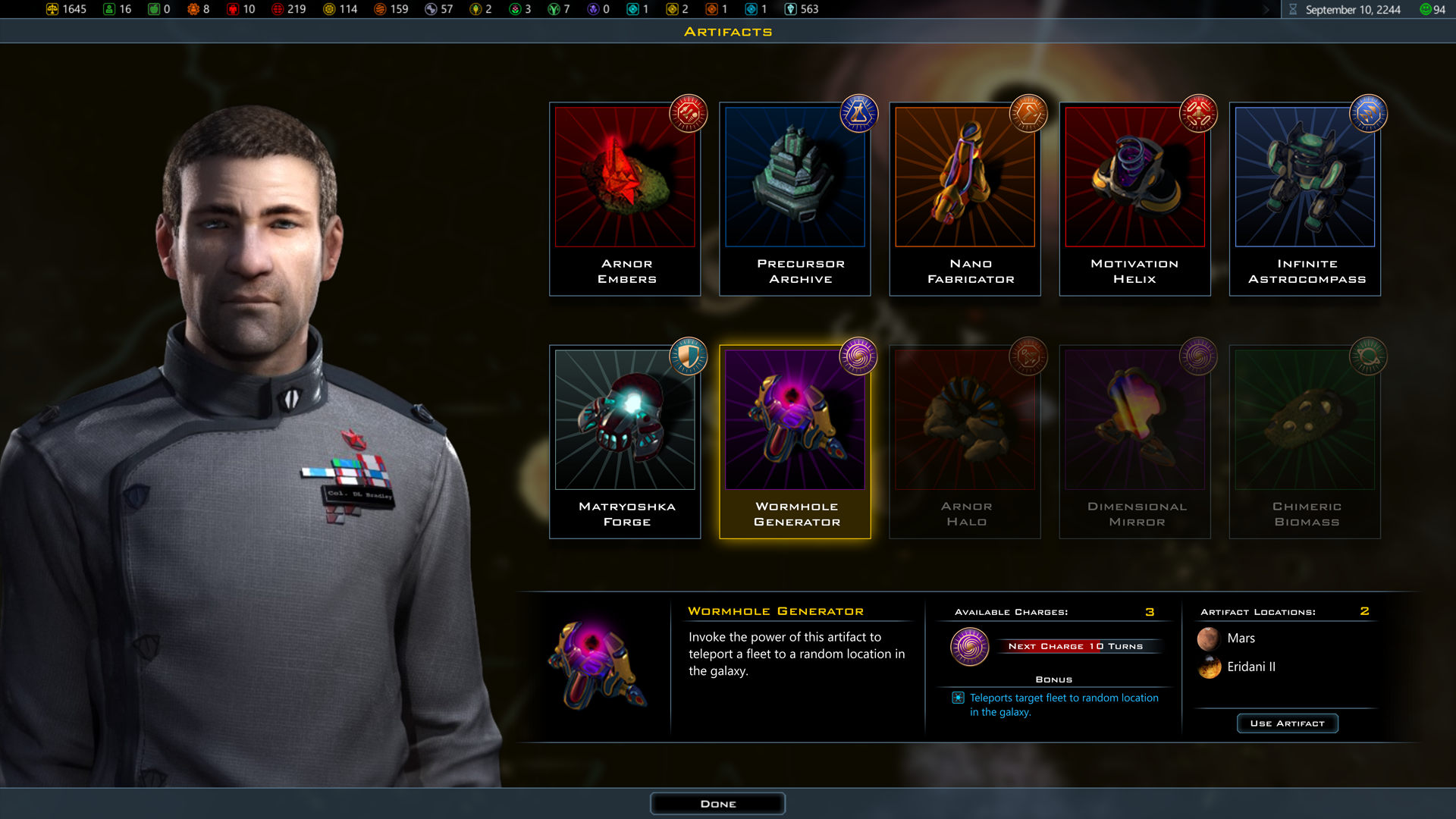
Task: Click the badge on the Arnor Embers card
Action: pos(687,115)
